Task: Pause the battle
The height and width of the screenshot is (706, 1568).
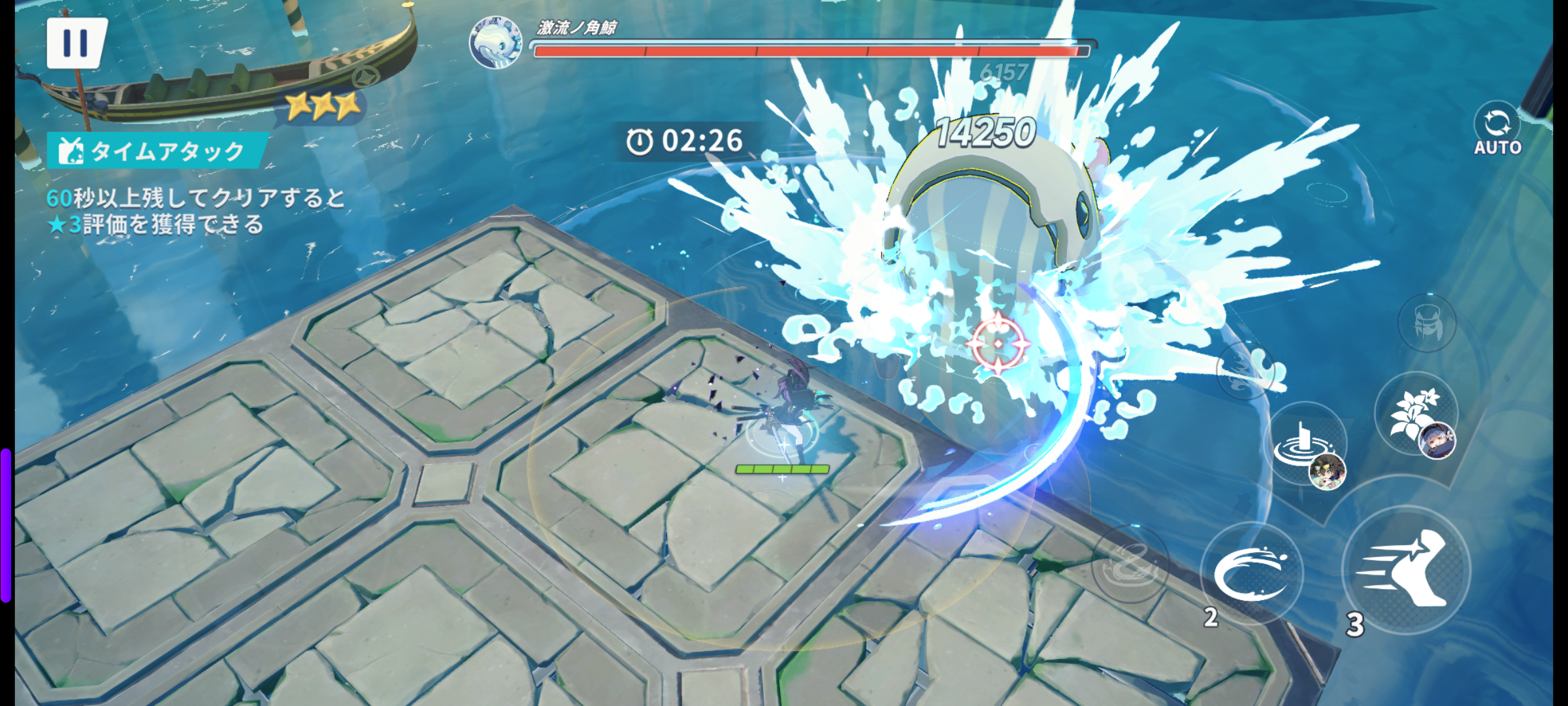Action: (76, 43)
